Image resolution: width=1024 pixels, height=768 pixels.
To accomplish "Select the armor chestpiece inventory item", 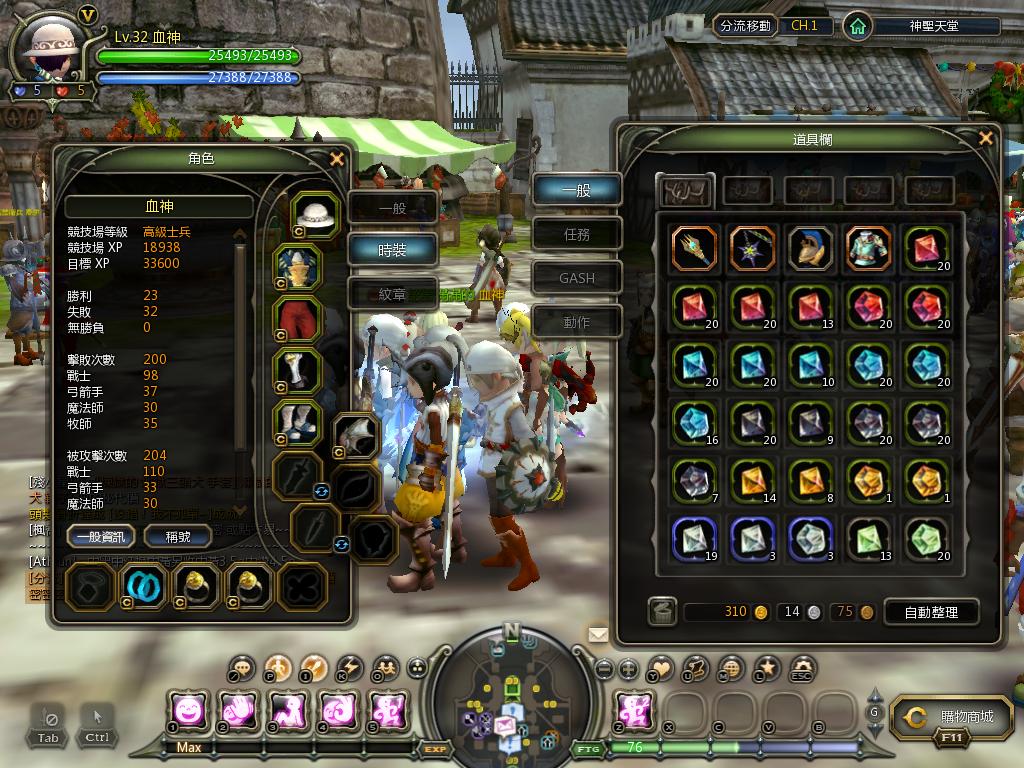I will (868, 248).
